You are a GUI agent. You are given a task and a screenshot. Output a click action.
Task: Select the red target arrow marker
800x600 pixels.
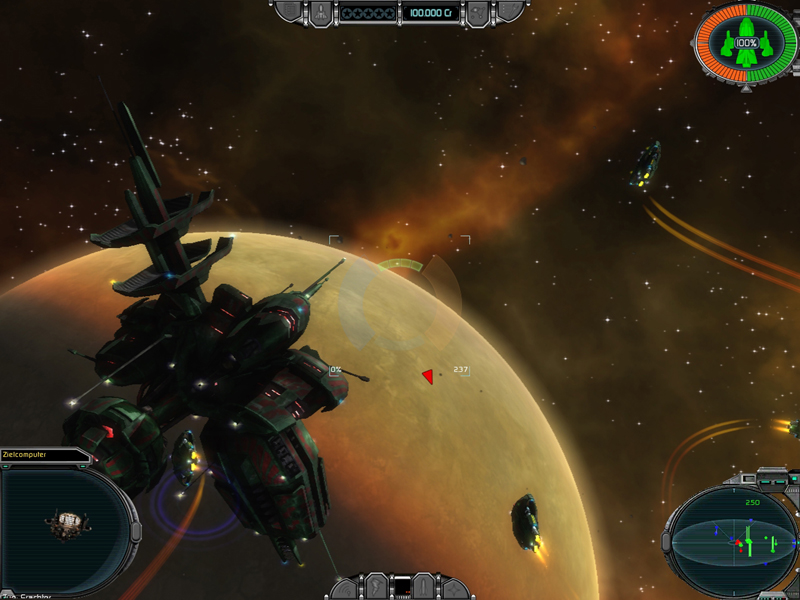click(428, 376)
